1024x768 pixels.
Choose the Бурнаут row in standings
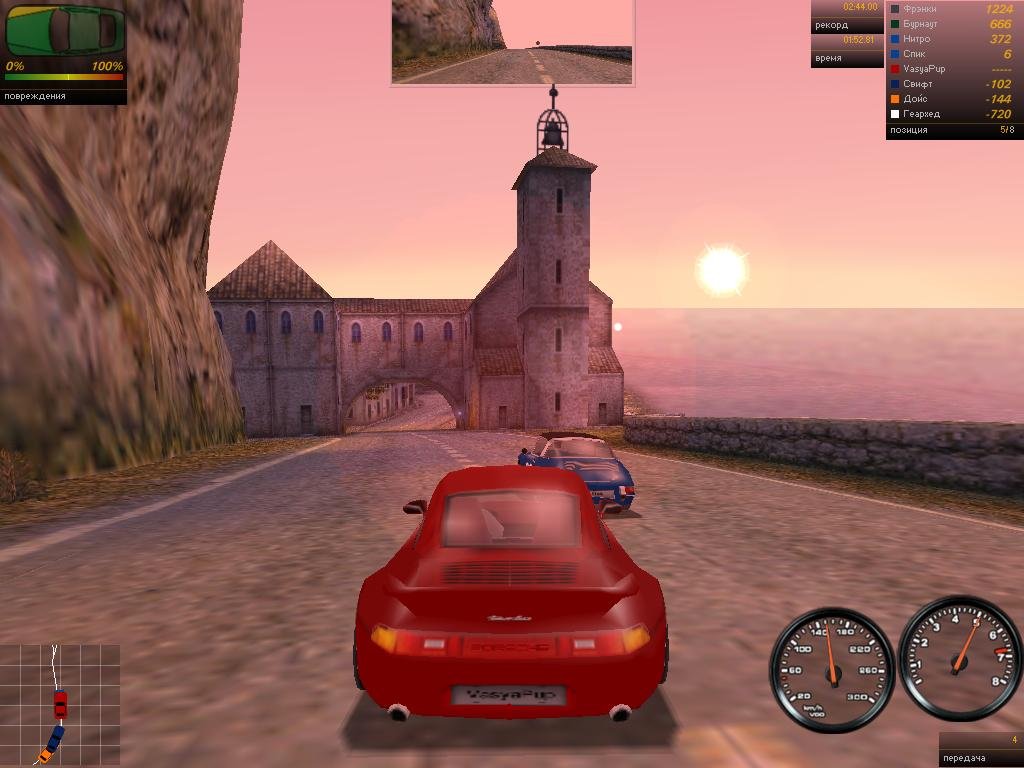coord(952,24)
